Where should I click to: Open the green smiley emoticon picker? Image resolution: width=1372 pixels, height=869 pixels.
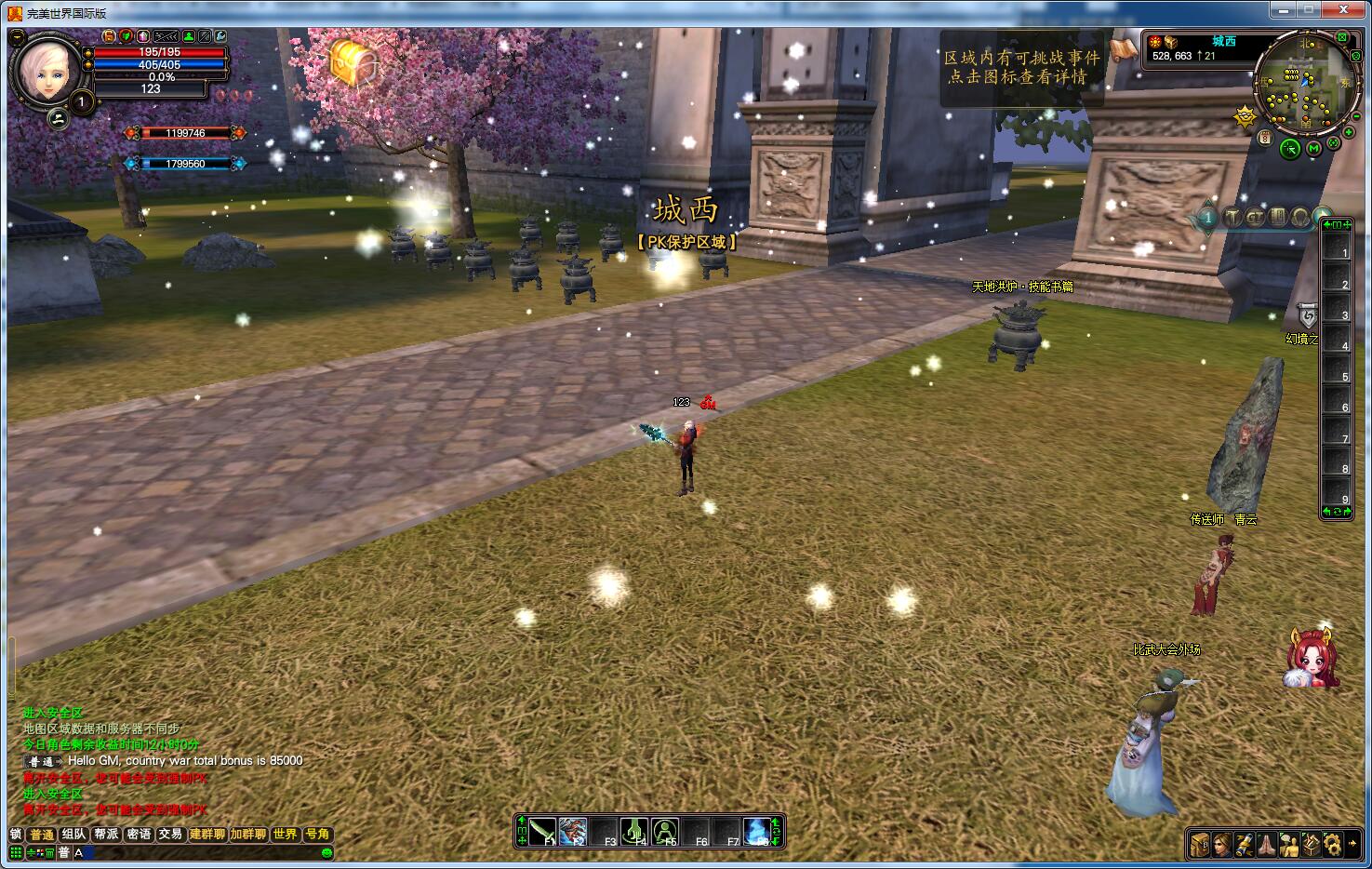326,852
